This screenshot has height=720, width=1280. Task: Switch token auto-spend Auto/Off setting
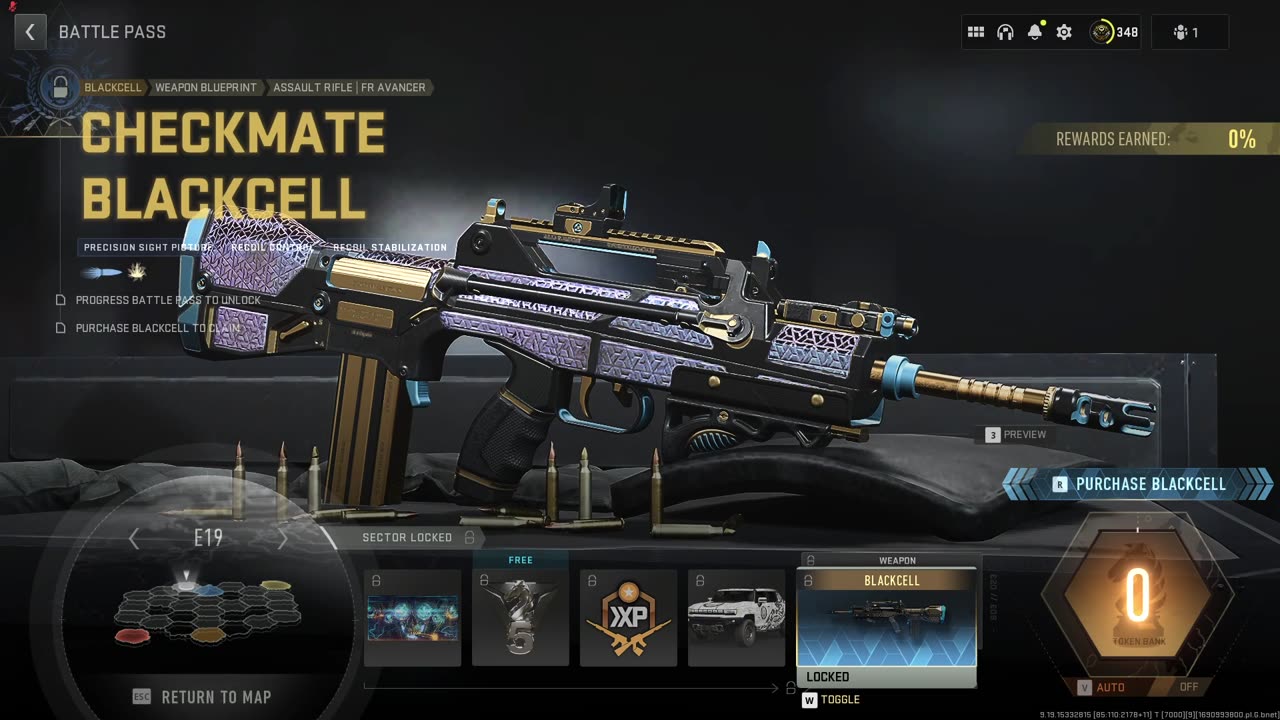(1137, 687)
